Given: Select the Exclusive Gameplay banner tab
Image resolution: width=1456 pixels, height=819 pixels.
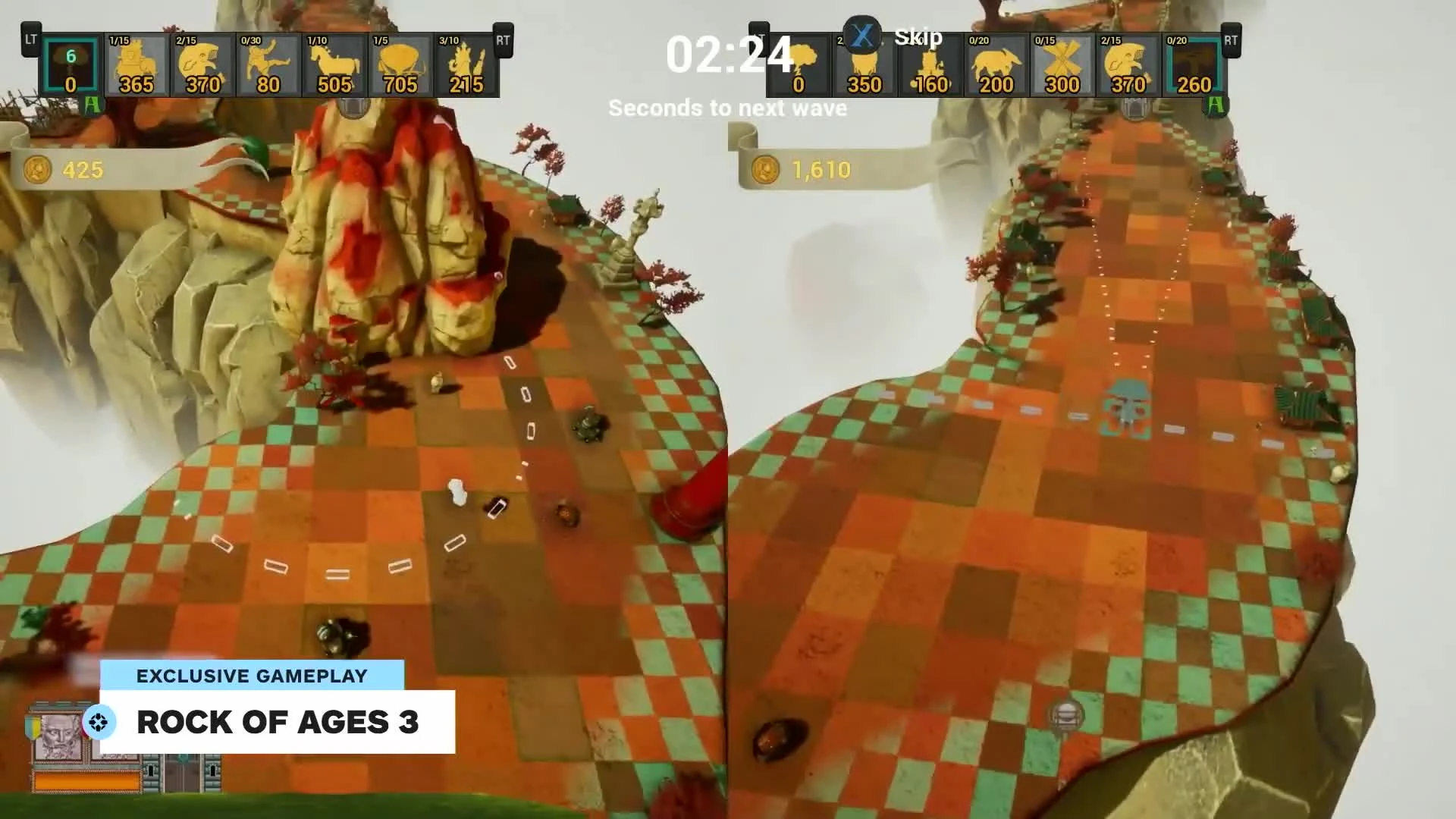Looking at the screenshot, I should pos(252,676).
